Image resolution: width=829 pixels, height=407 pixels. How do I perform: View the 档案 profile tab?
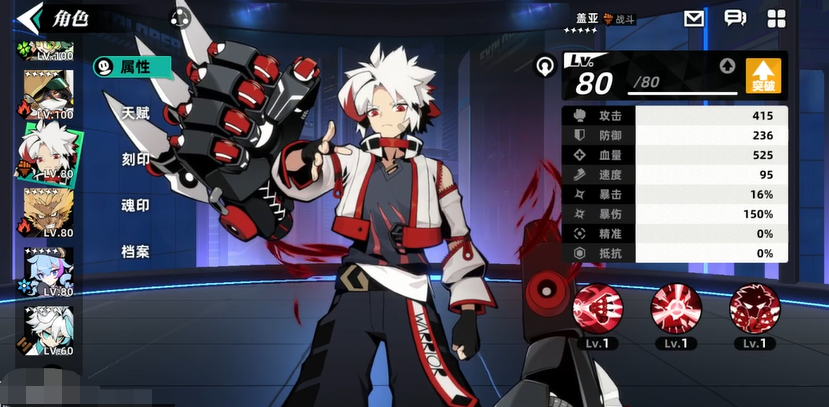pos(135,251)
